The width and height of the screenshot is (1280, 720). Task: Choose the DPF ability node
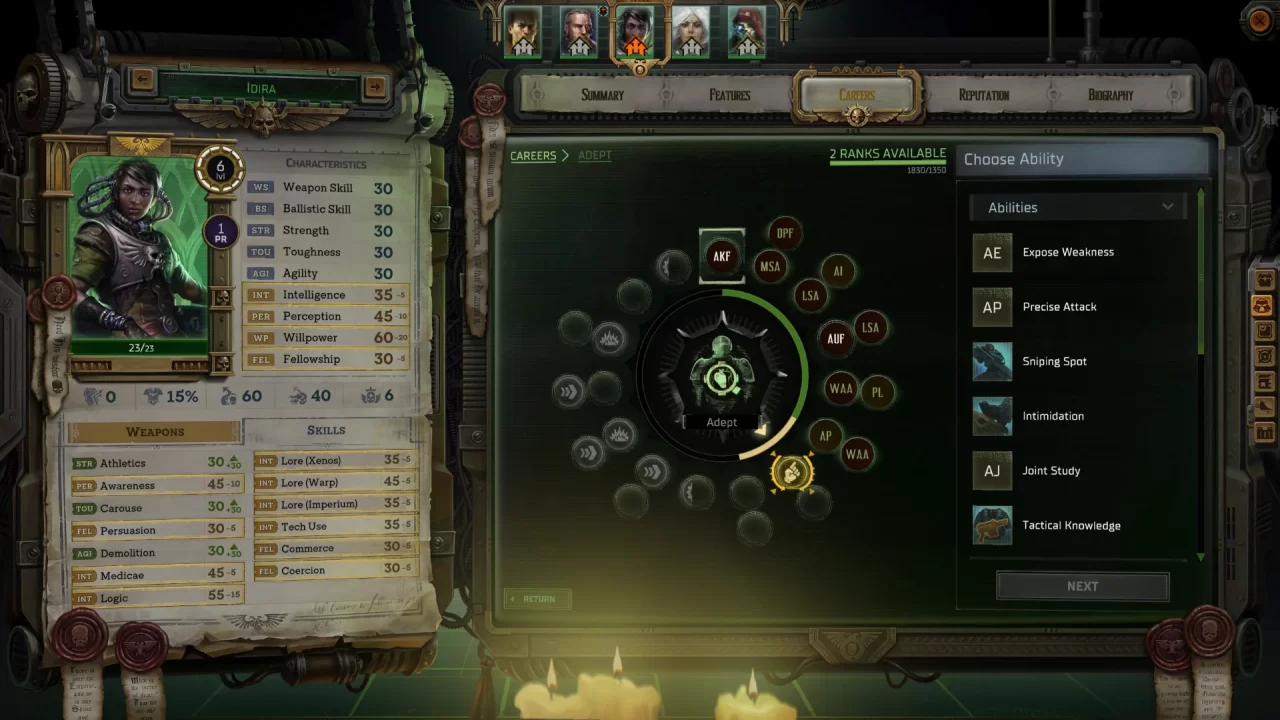pos(785,232)
